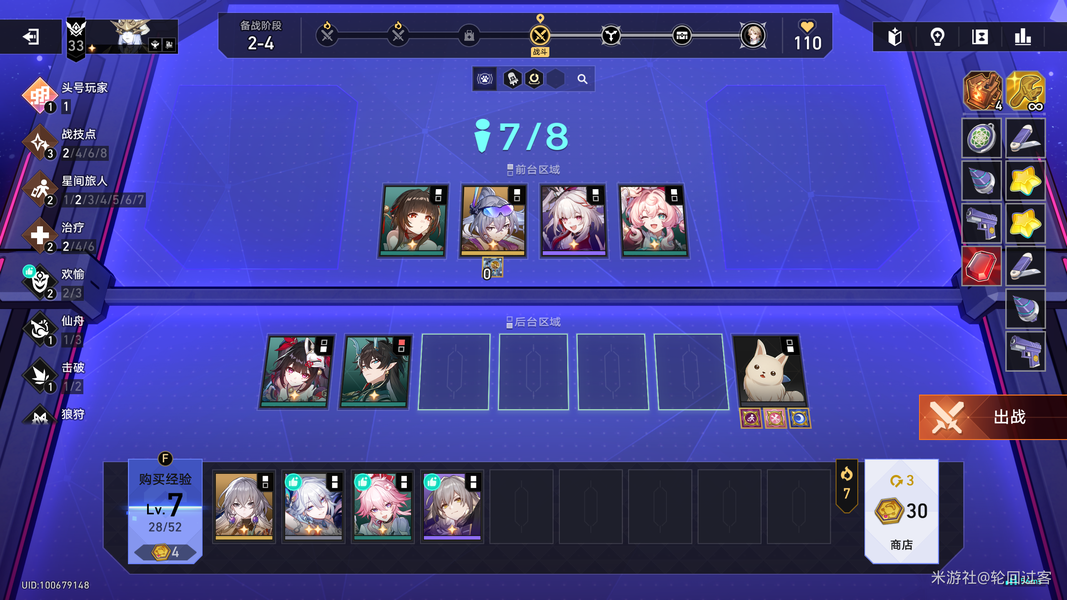This screenshot has width=1067, height=600.
Task: Open the lightbulb hints icon
Action: tap(937, 37)
